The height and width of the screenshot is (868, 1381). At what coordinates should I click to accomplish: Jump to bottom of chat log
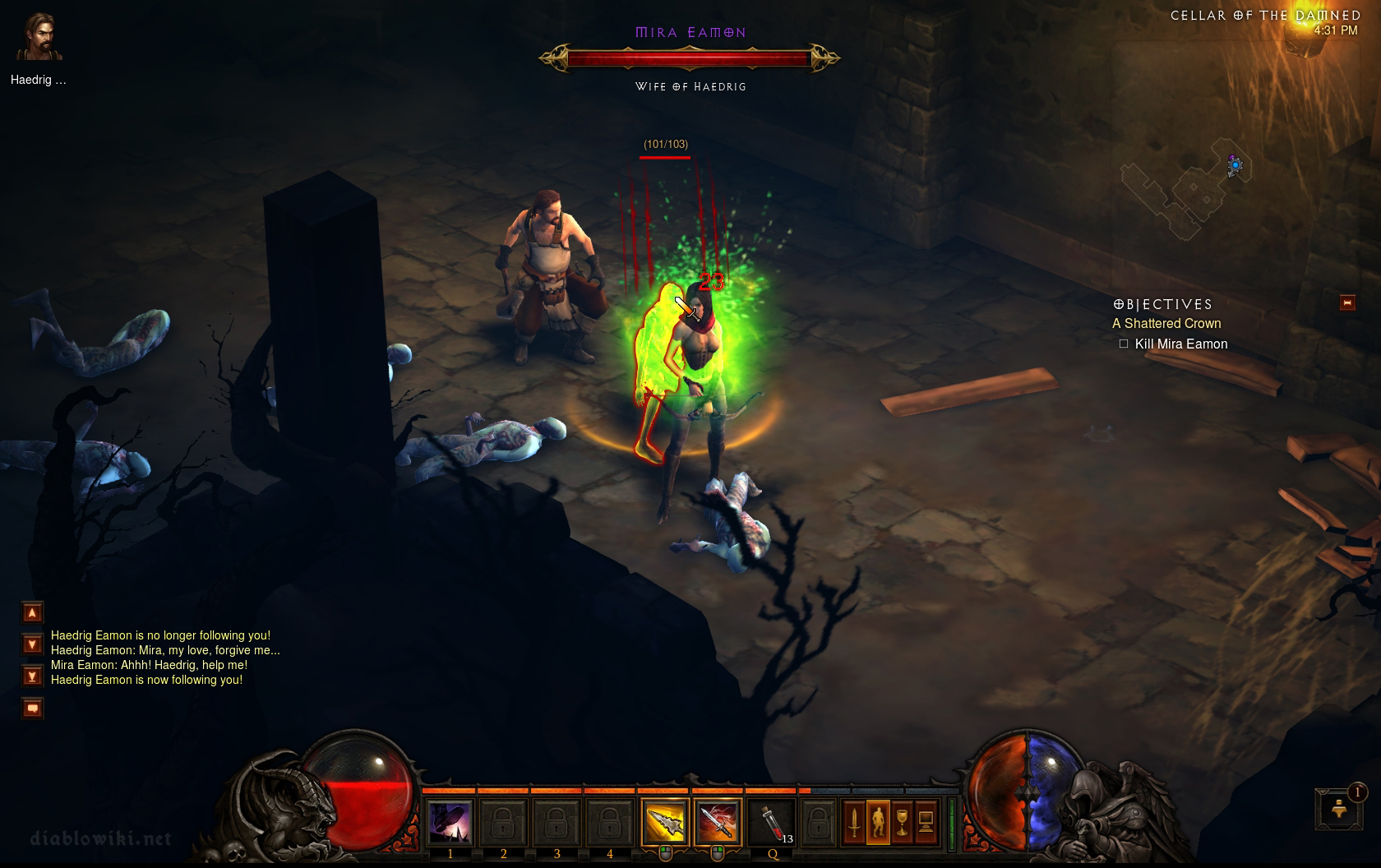click(32, 676)
